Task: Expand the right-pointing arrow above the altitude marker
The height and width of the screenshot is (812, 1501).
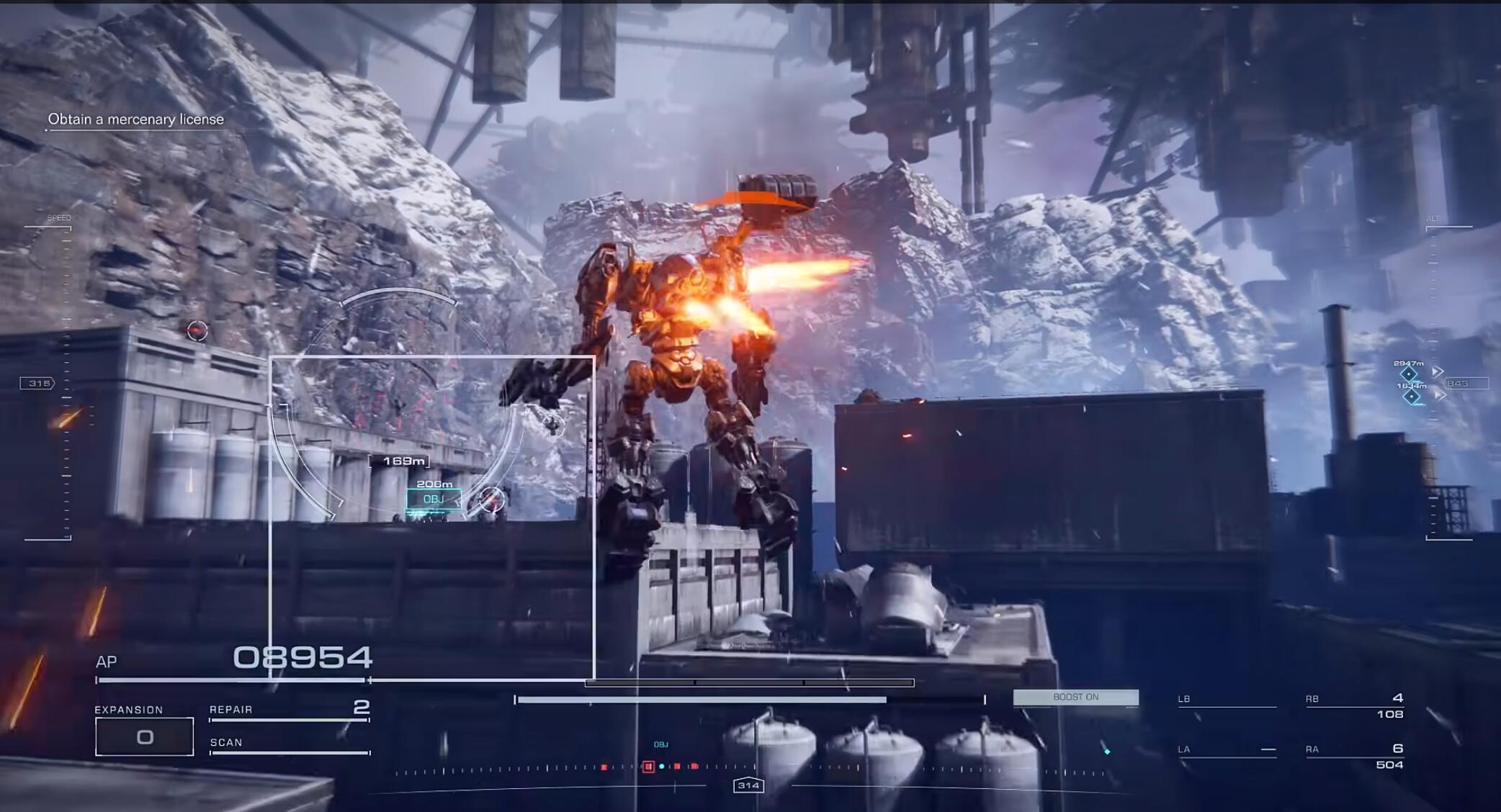Action: pyautogui.click(x=1438, y=371)
